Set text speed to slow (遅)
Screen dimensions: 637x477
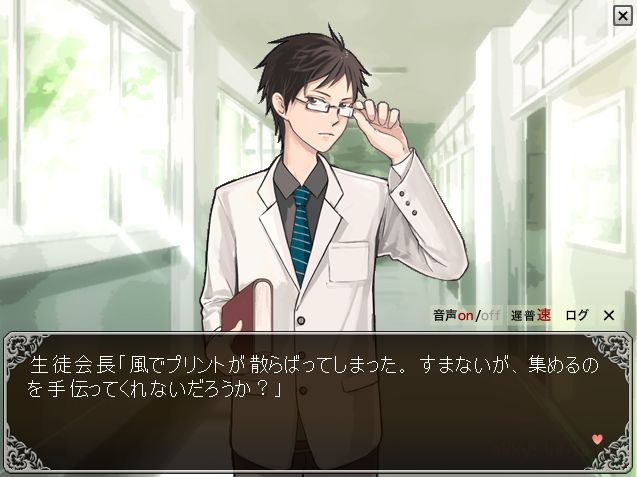(x=517, y=315)
